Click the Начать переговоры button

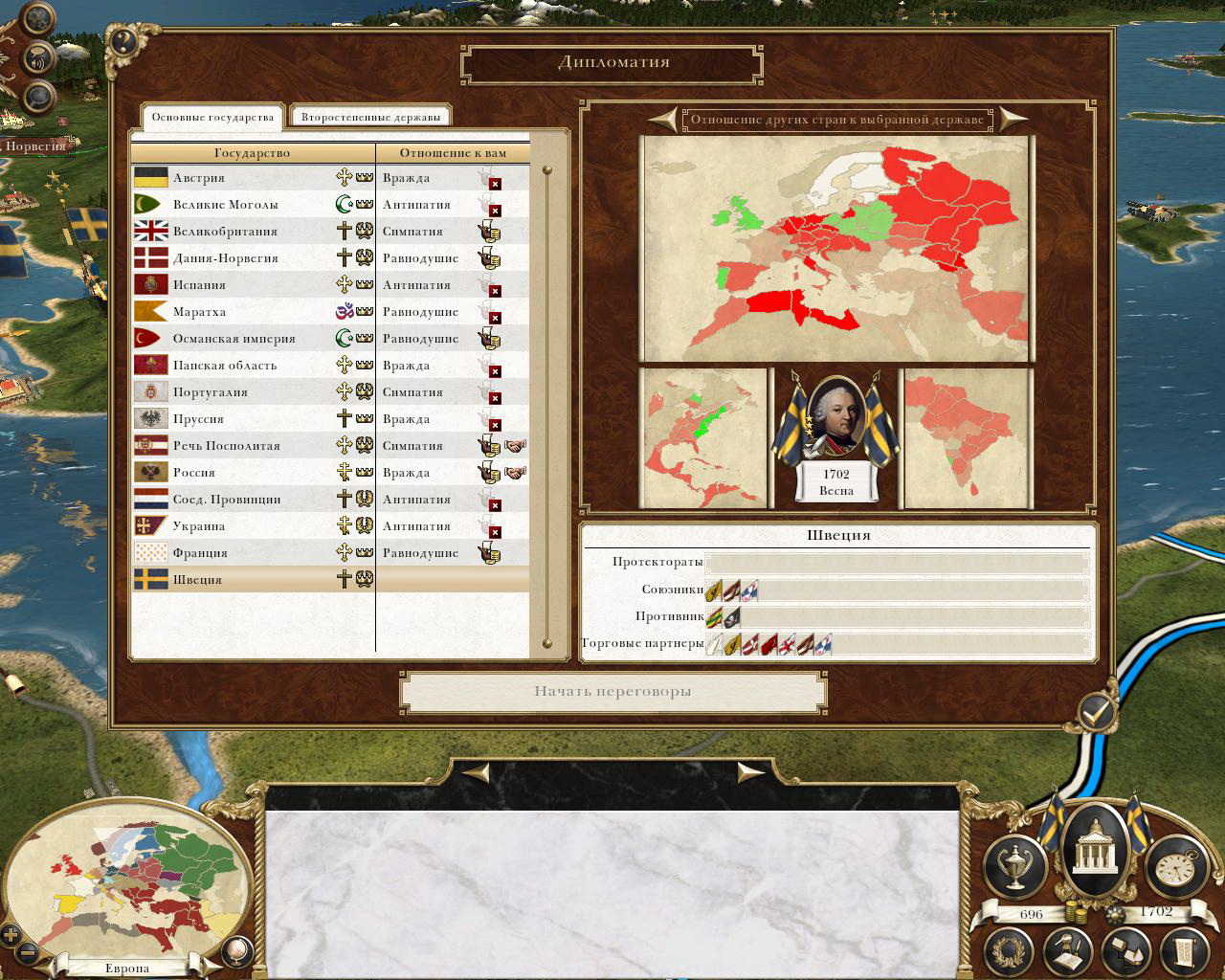click(612, 692)
